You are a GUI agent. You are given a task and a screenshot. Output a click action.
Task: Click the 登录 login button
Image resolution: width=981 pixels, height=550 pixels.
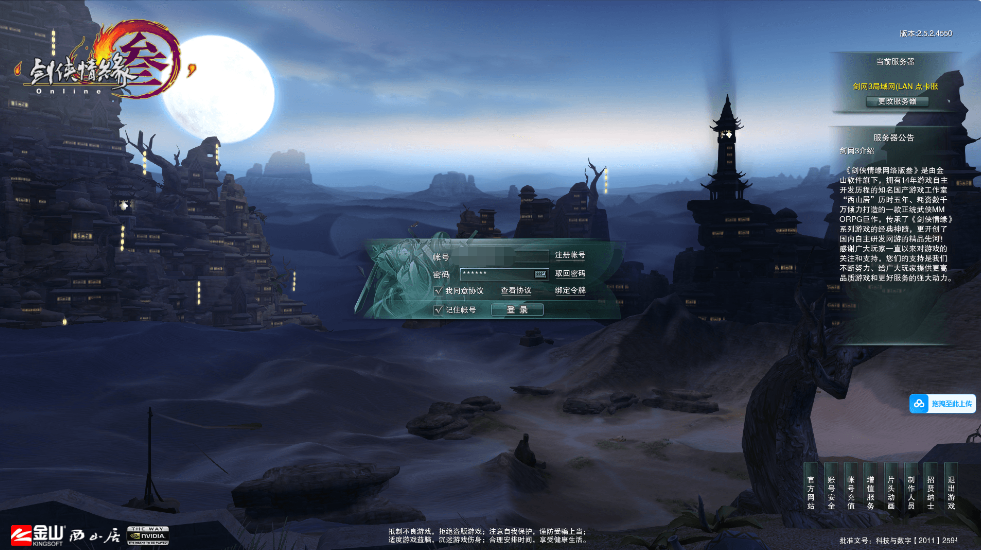(x=517, y=310)
